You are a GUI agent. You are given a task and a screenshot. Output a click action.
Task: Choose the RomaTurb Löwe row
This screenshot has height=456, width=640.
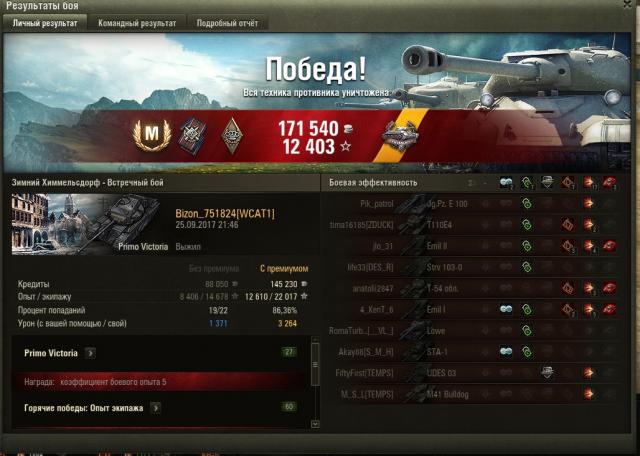pos(470,330)
